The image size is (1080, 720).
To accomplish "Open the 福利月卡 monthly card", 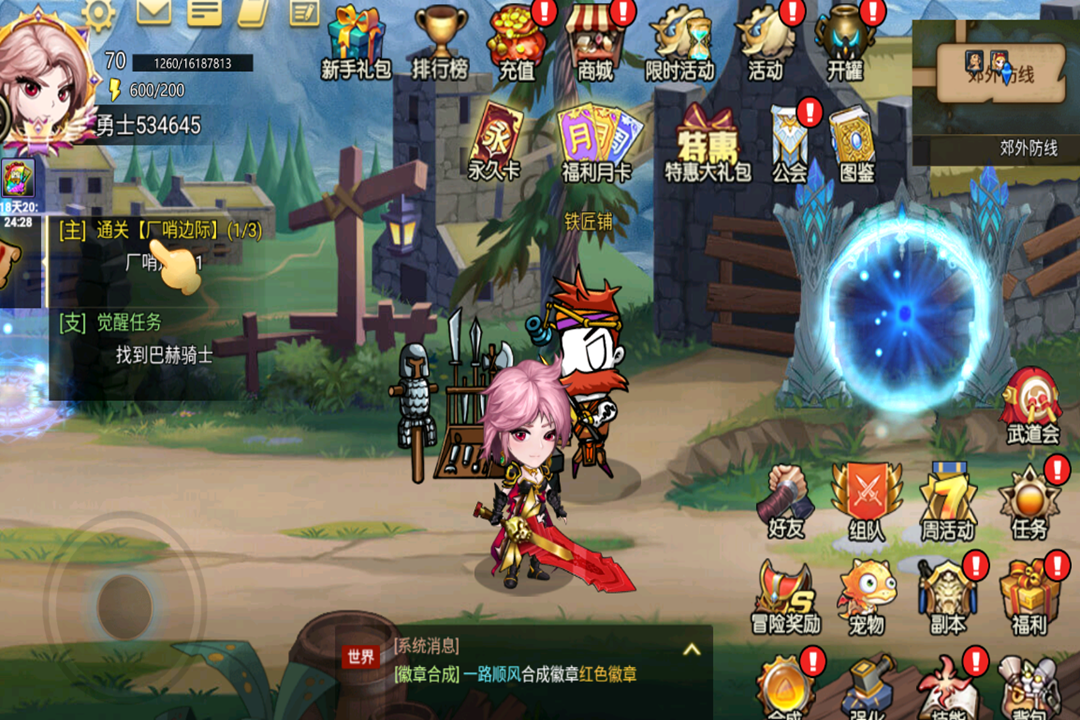I will (597, 143).
